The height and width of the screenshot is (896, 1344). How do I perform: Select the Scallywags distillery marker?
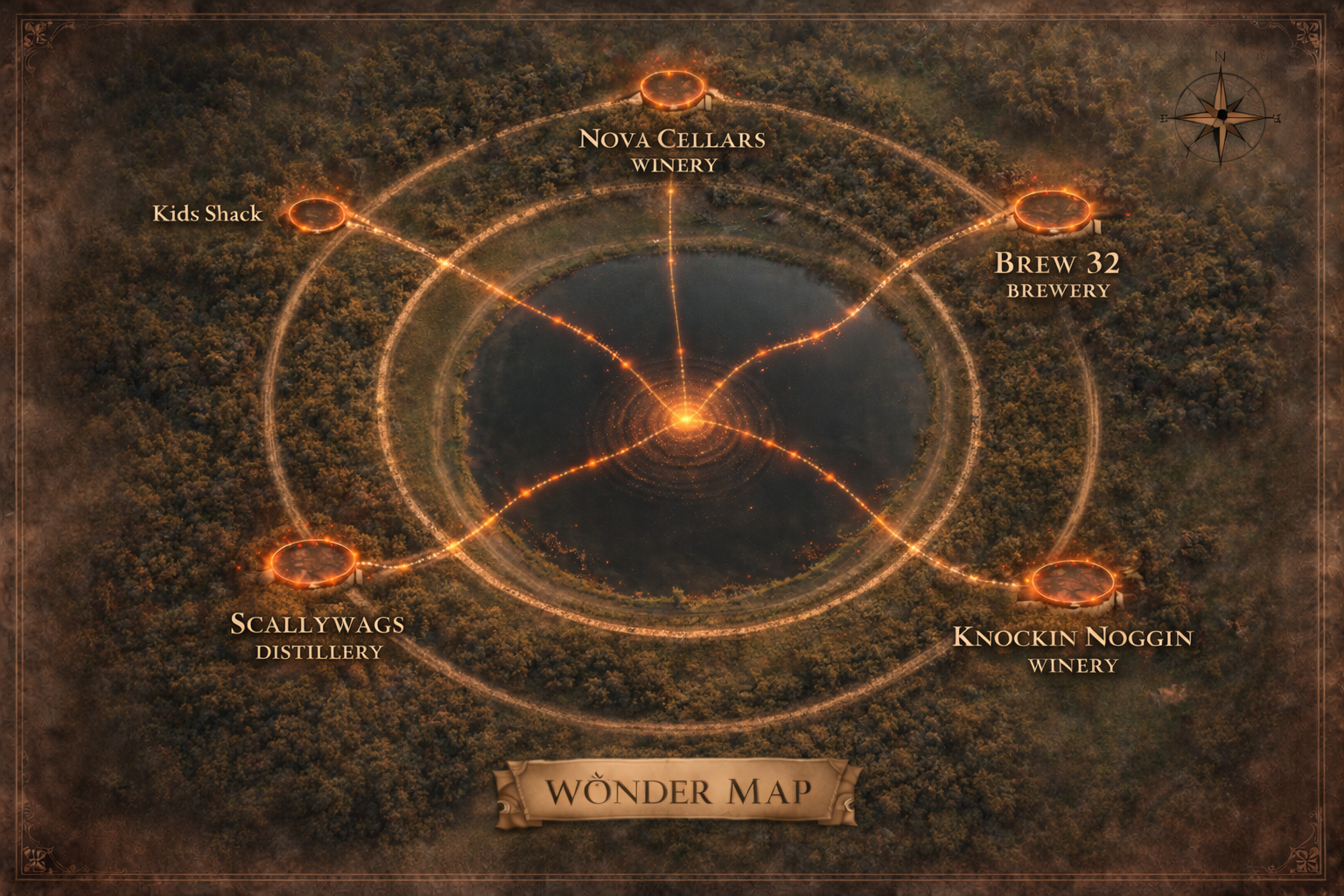point(313,562)
